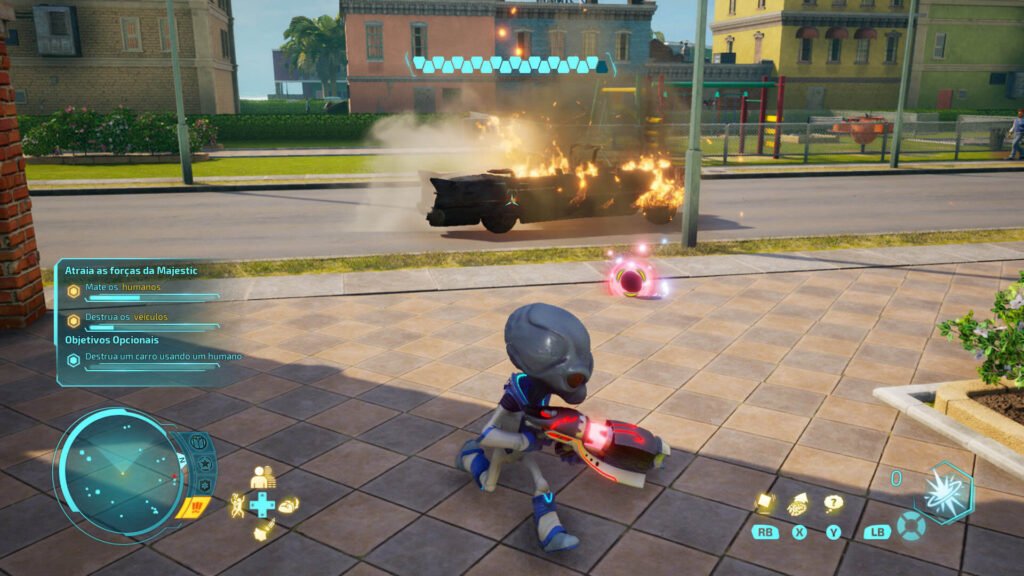This screenshot has width=1024, height=576.
Task: Activate the holobob disguise icon with two figures
Action: [x=262, y=479]
